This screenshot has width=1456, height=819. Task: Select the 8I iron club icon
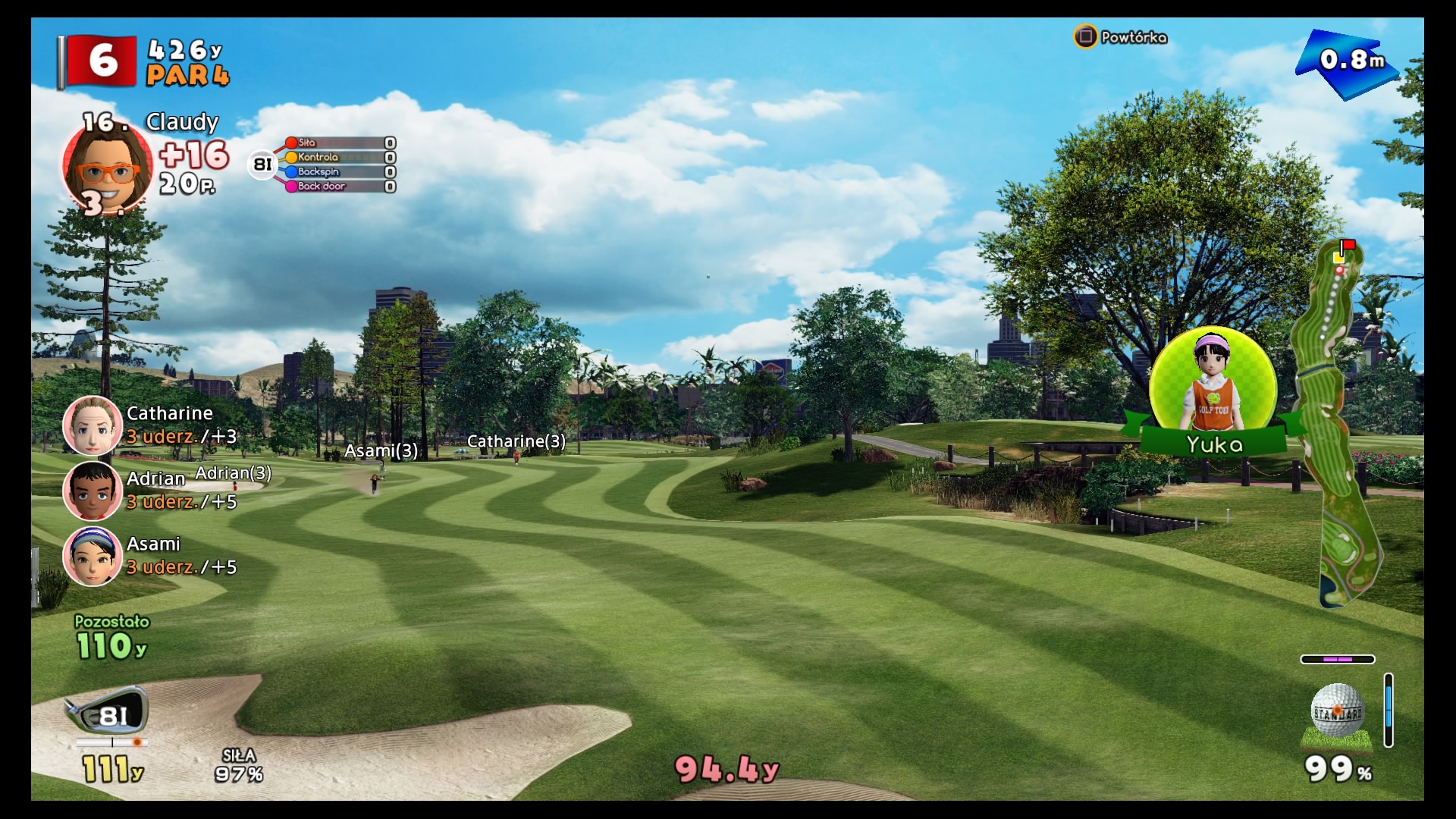click(x=108, y=712)
